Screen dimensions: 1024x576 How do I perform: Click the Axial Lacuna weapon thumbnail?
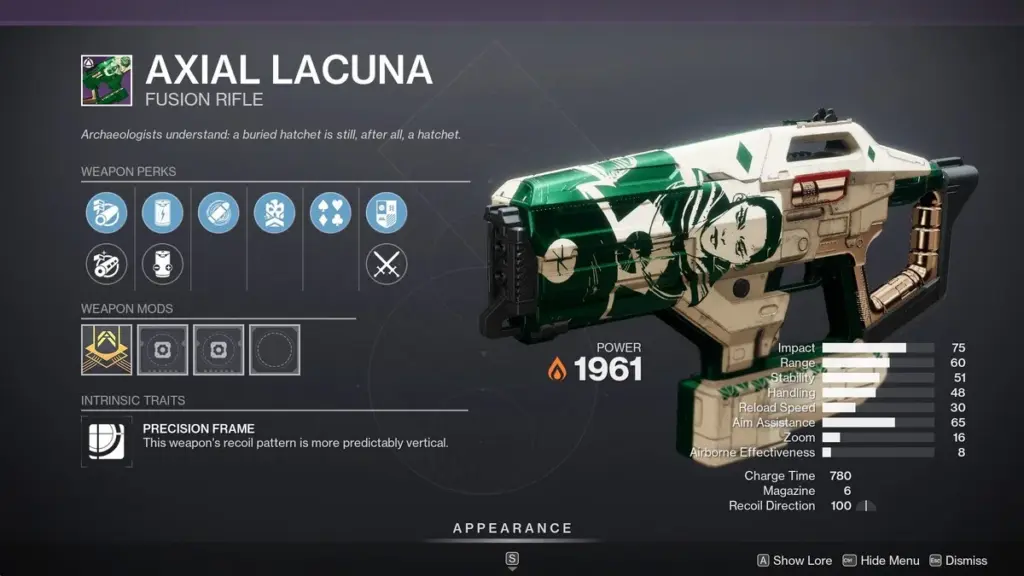pyautogui.click(x=106, y=80)
